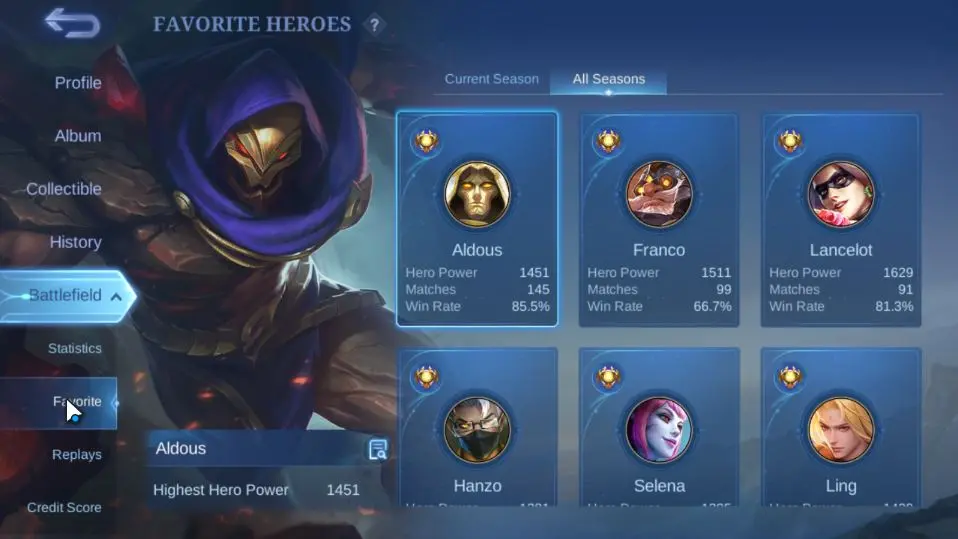Open Aldous details via the magnifier icon
The image size is (958, 539).
point(378,449)
